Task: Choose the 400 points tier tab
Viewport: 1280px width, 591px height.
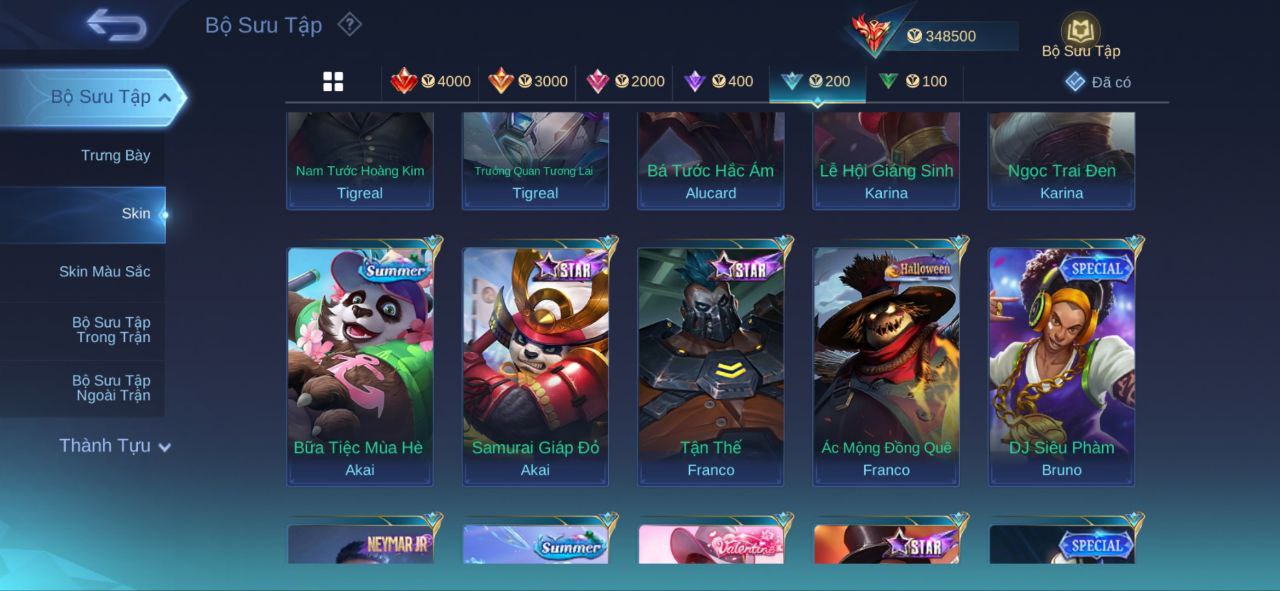Action: (718, 82)
